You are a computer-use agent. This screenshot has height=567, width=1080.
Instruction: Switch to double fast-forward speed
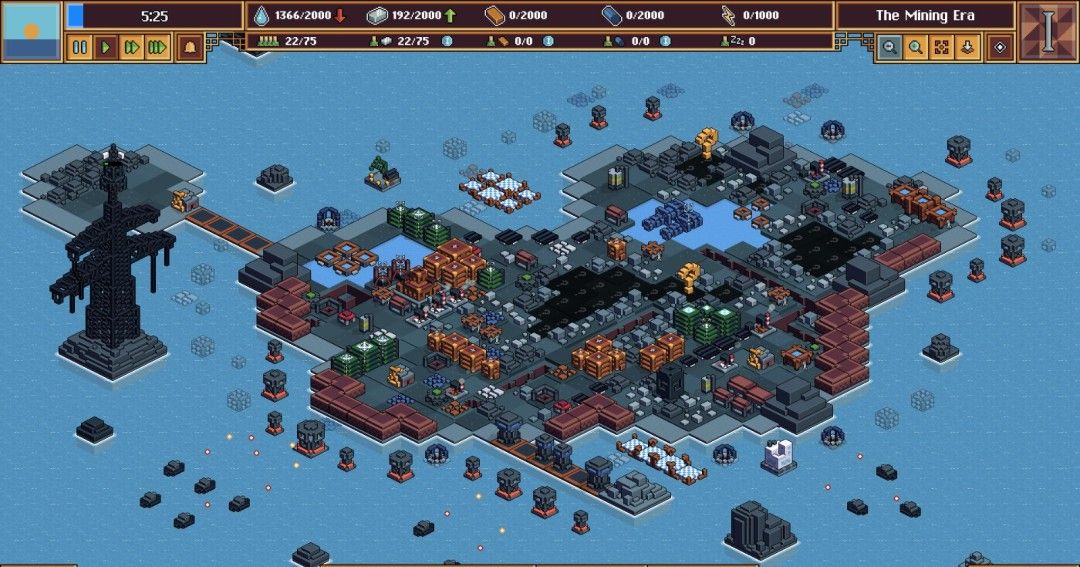pyautogui.click(x=131, y=47)
